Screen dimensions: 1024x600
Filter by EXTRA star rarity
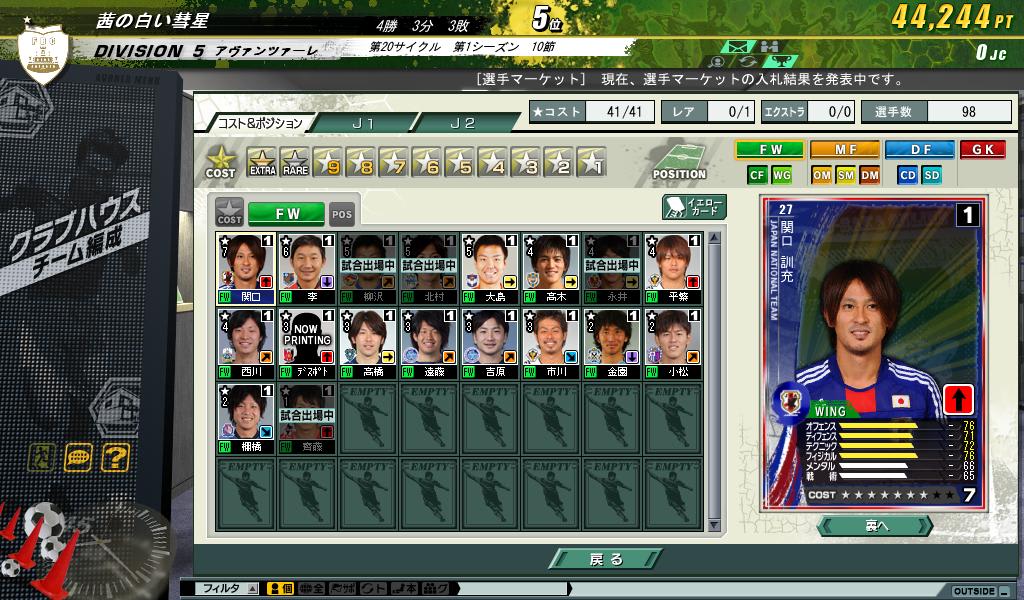click(262, 162)
